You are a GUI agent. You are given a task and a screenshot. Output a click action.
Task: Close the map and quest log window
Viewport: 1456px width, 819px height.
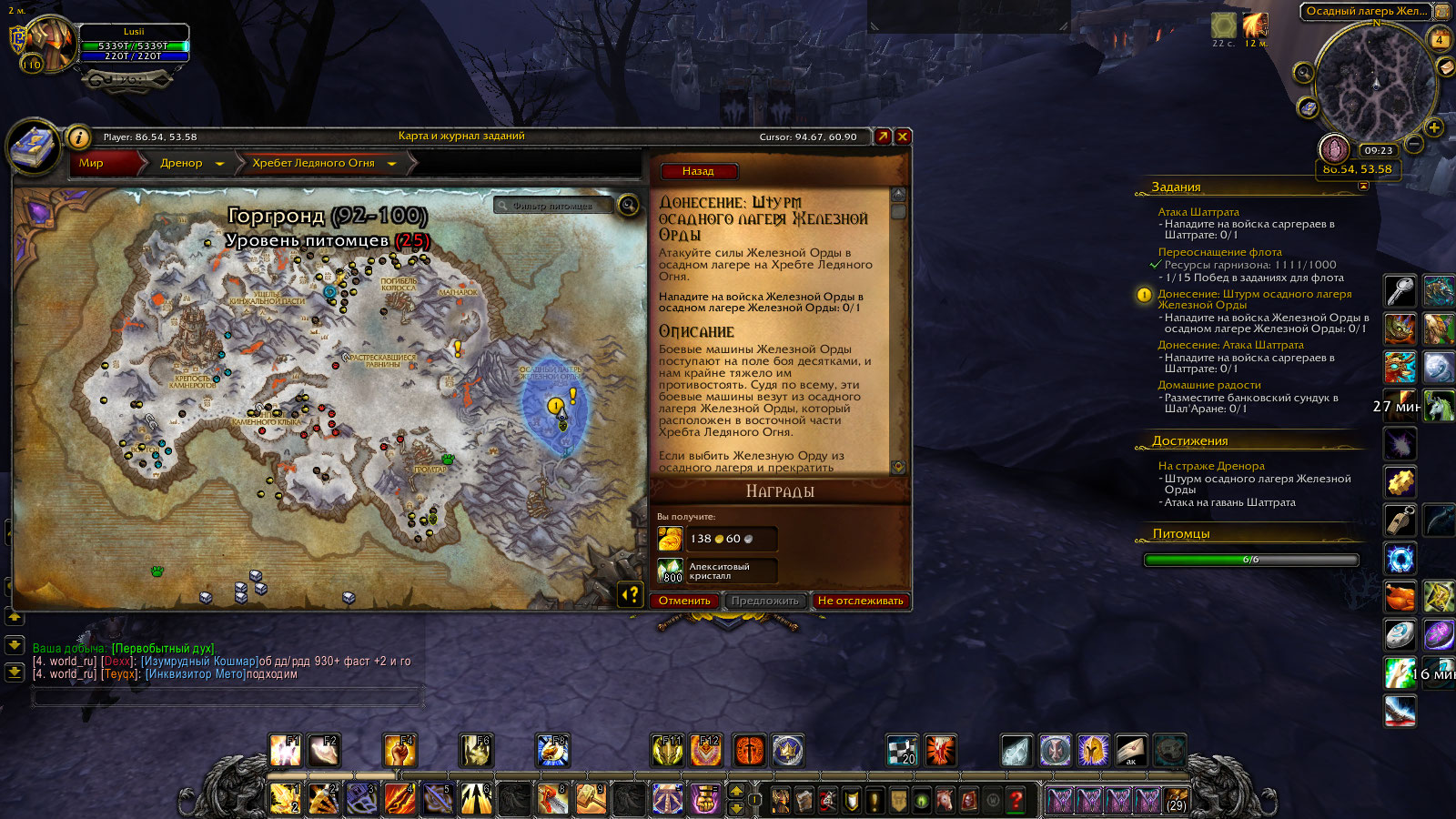[x=903, y=136]
